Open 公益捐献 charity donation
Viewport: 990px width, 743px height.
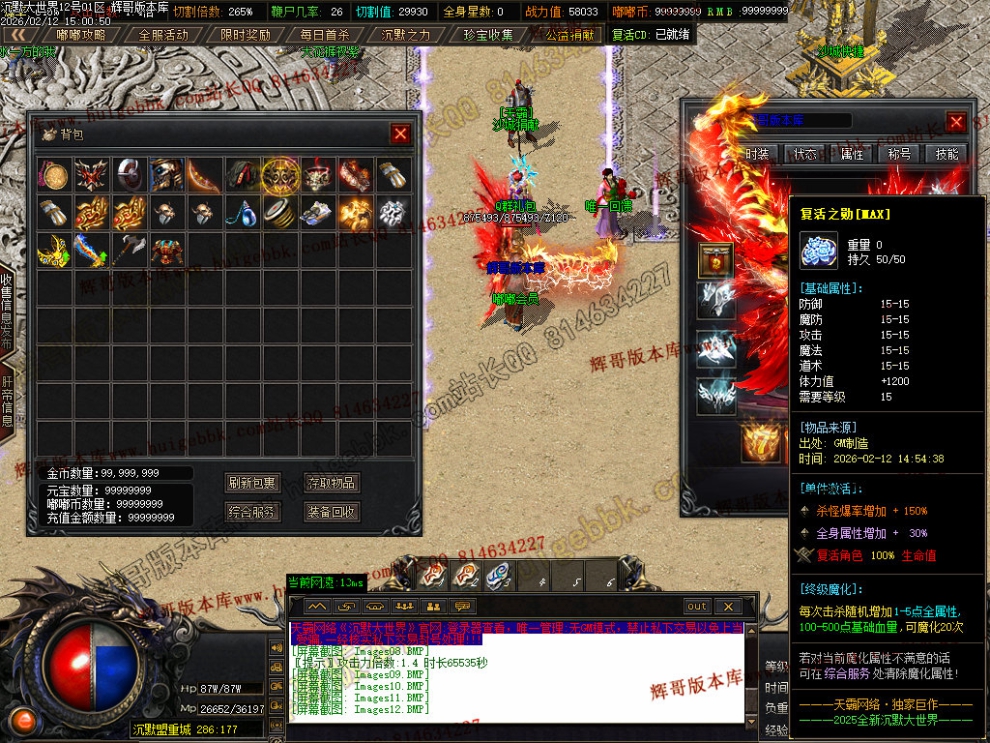(569, 34)
